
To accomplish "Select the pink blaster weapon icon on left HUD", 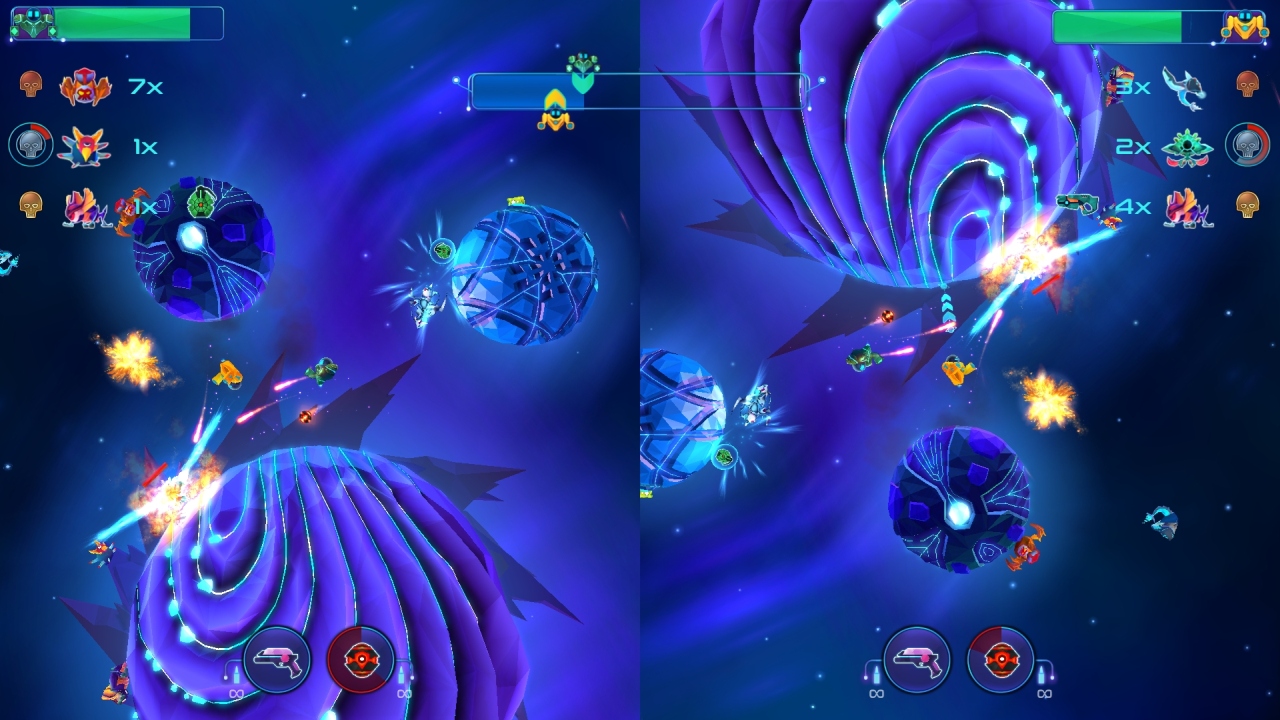I will click(275, 660).
